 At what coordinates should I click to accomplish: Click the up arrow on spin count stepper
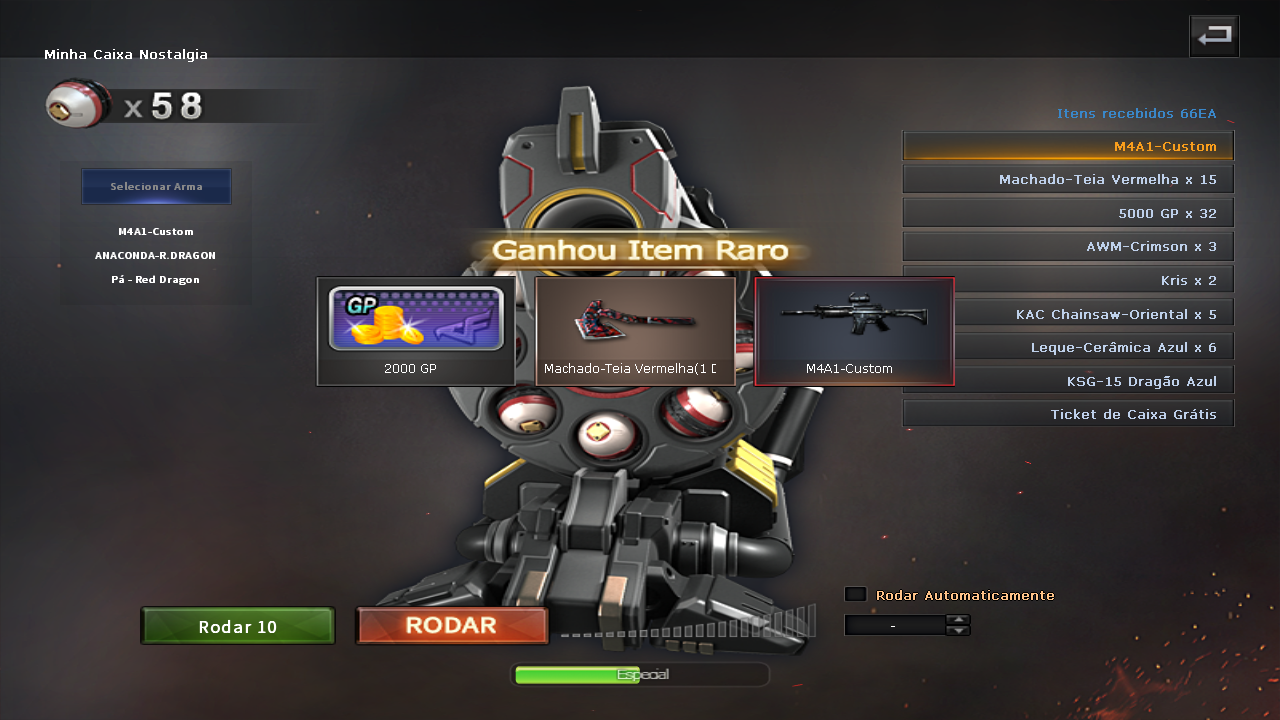pos(958,619)
